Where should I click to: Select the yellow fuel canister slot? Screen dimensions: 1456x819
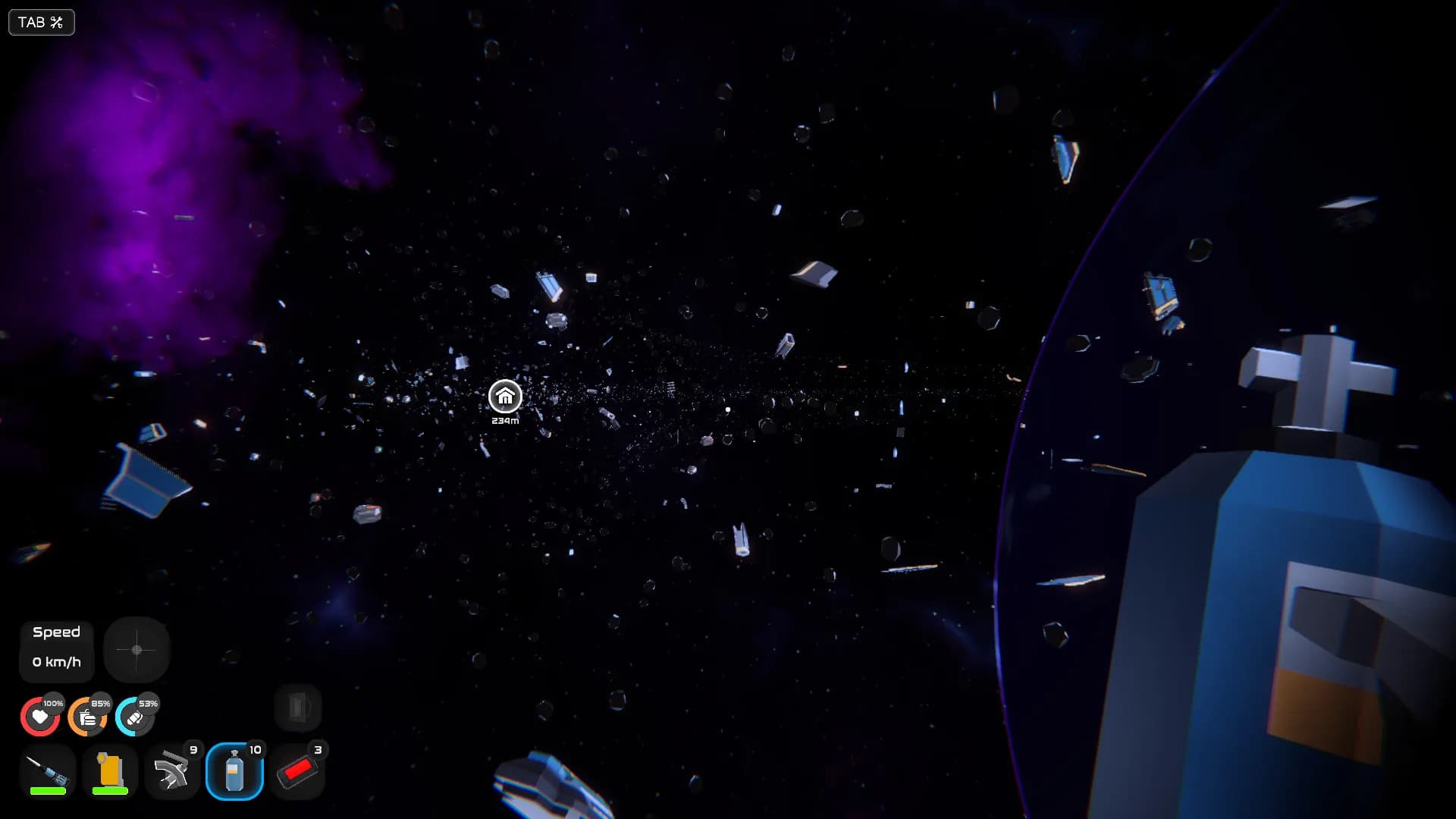click(110, 771)
